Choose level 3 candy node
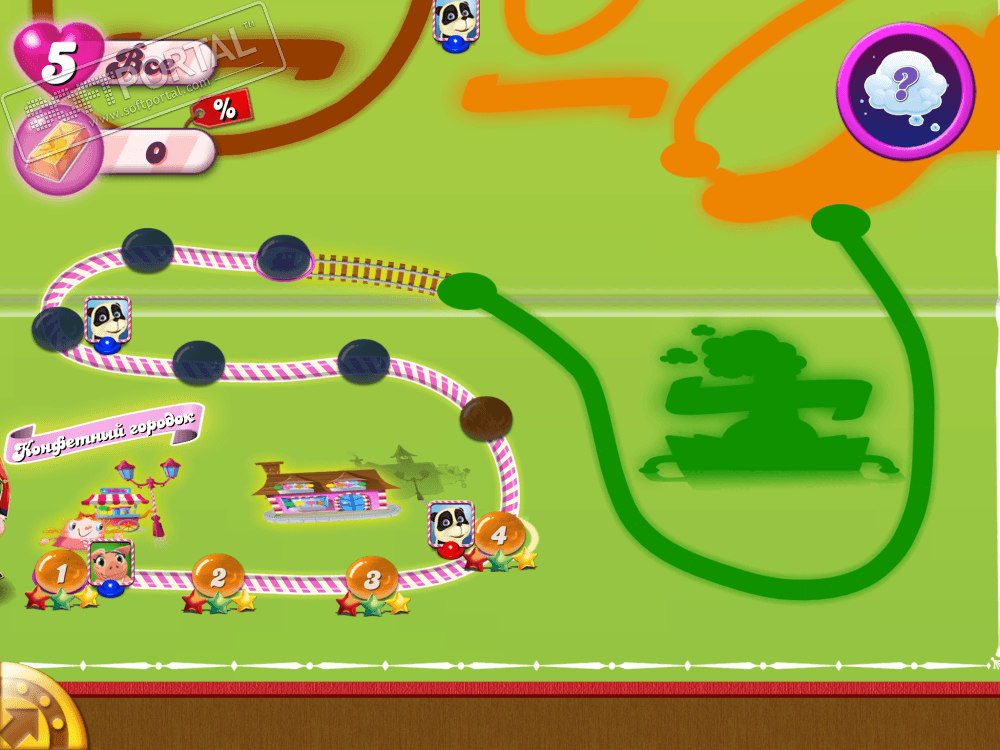 tap(372, 577)
